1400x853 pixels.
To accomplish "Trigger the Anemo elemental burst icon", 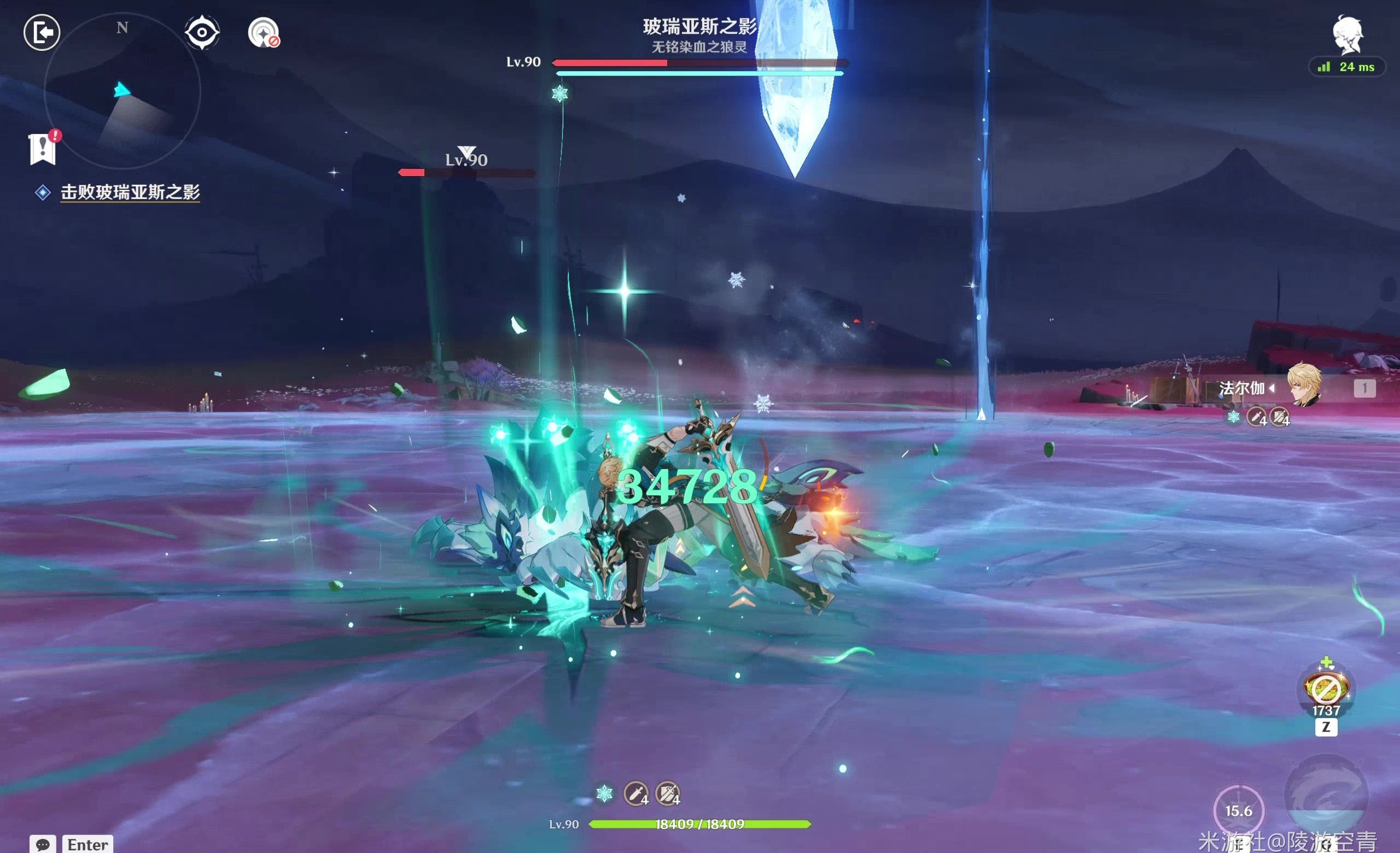I will (1326, 795).
